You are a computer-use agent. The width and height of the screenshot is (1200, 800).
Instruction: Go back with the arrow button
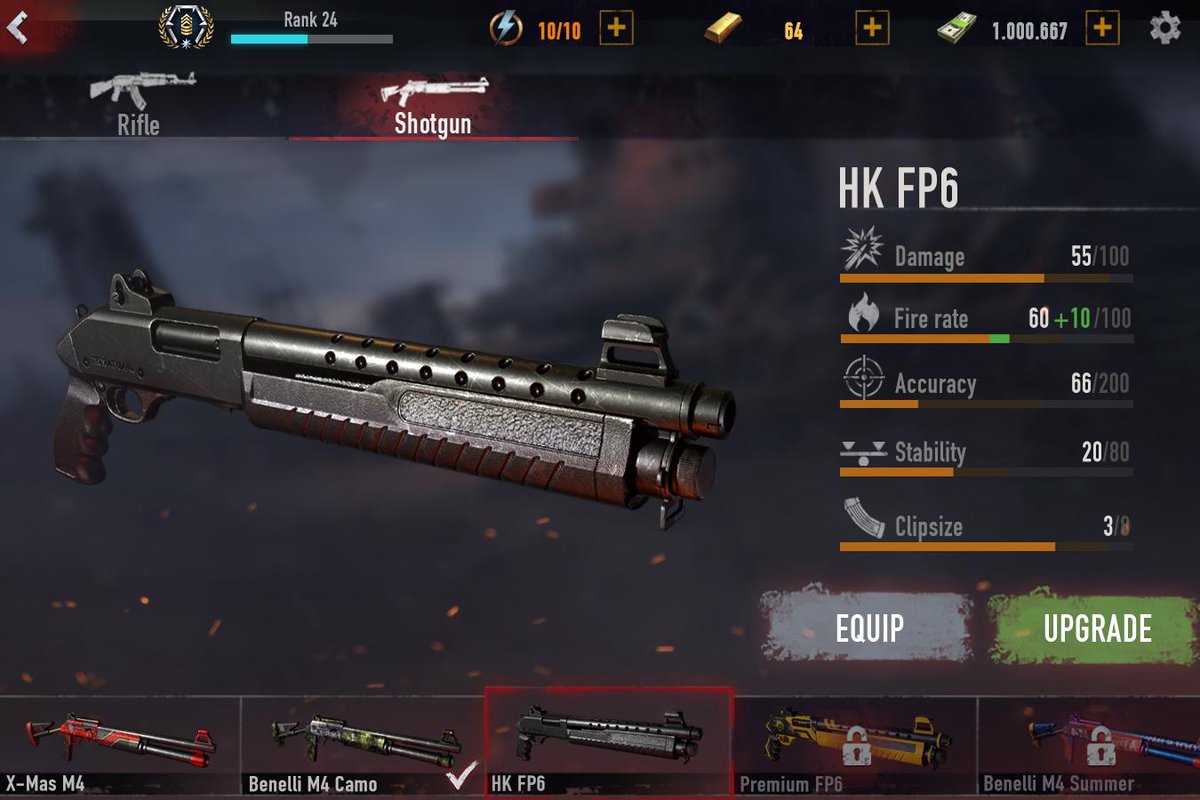click(17, 27)
